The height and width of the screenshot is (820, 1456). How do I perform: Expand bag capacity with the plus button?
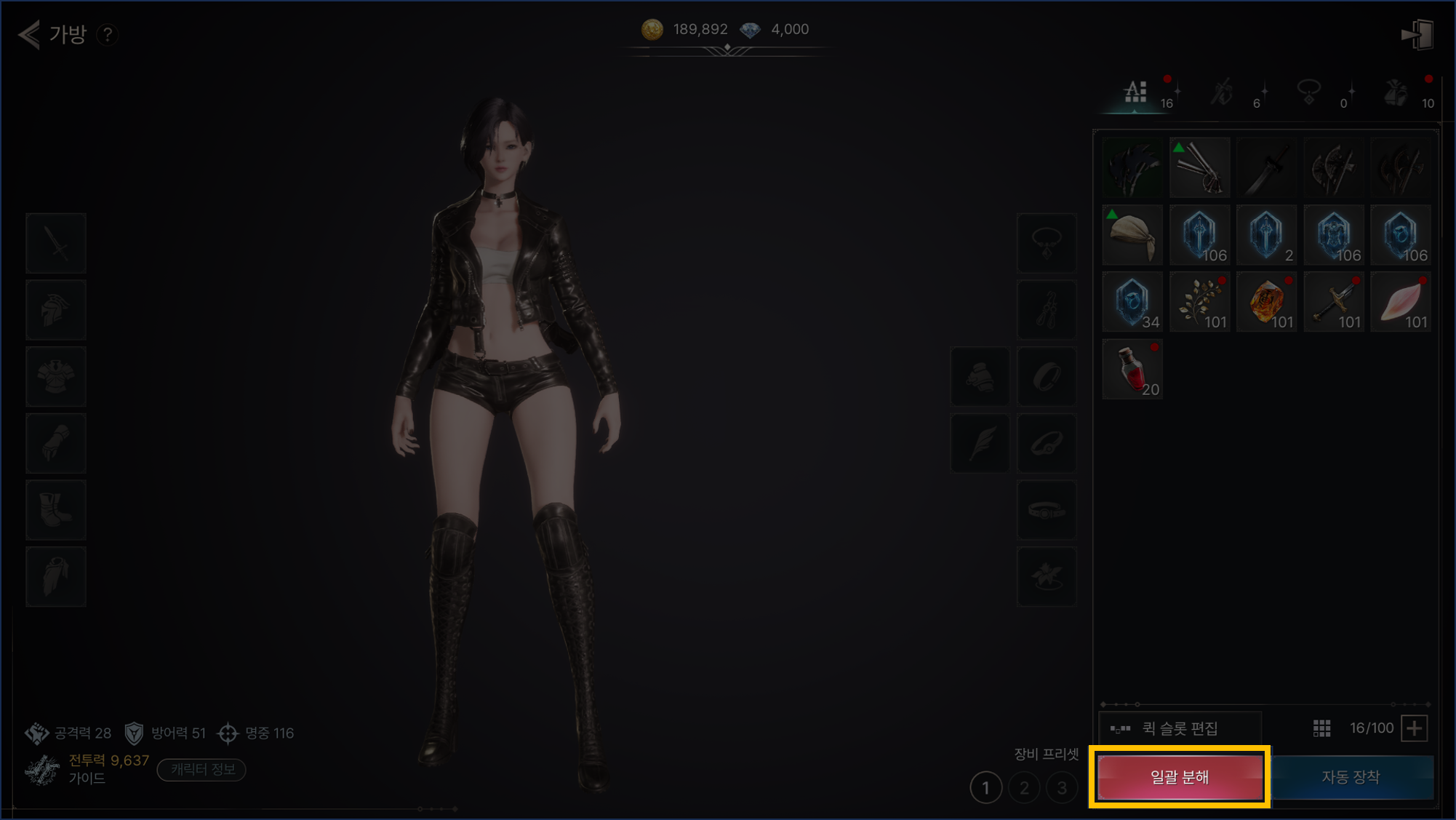coord(1415,728)
